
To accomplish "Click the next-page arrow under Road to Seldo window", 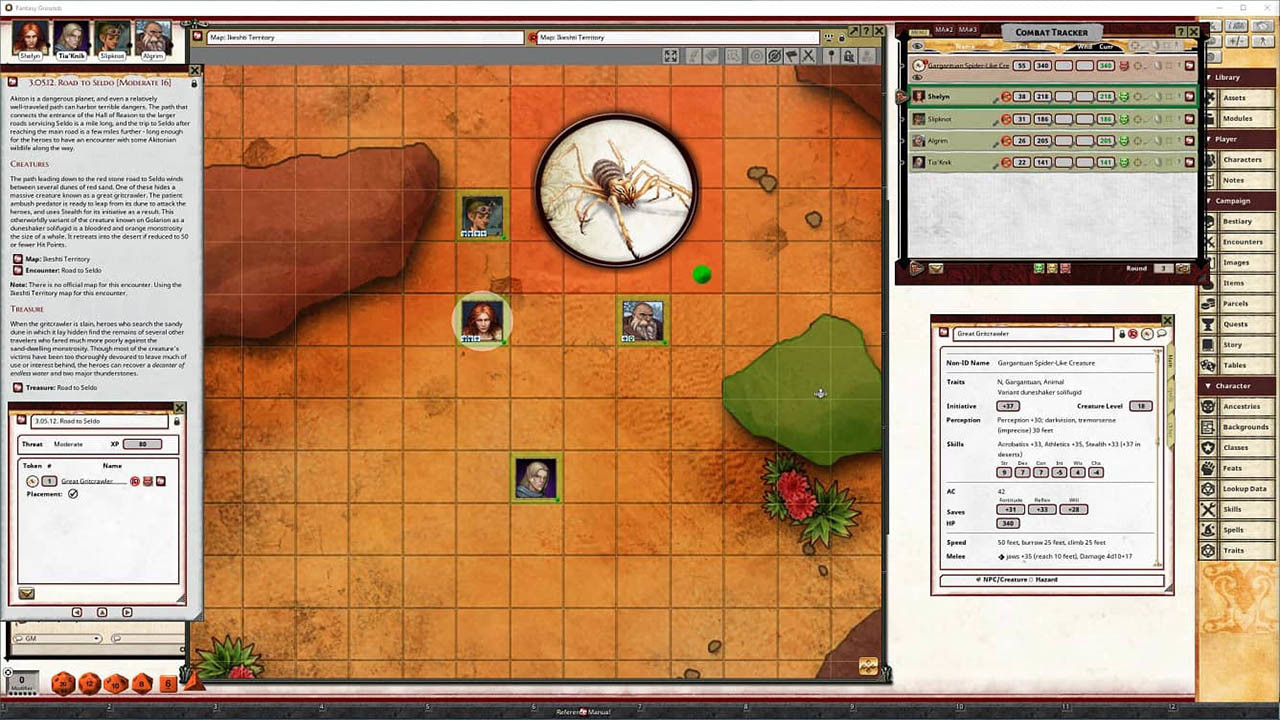I will tap(127, 612).
